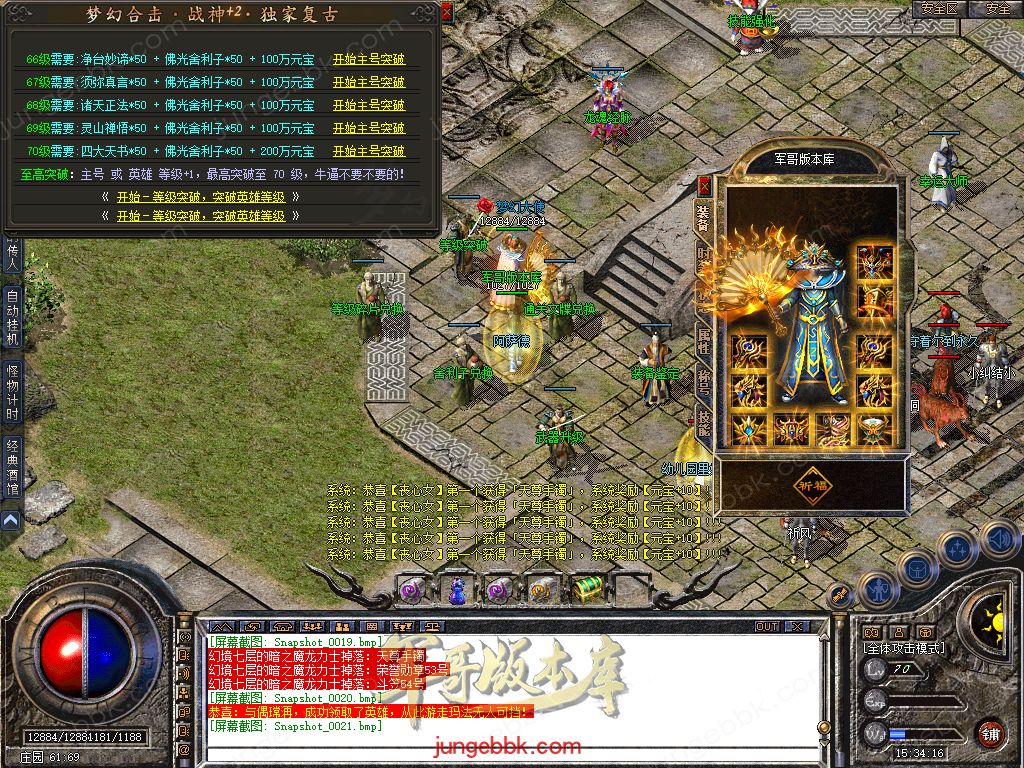Open the 称号 titles tab
The width and height of the screenshot is (1024, 768).
[704, 383]
